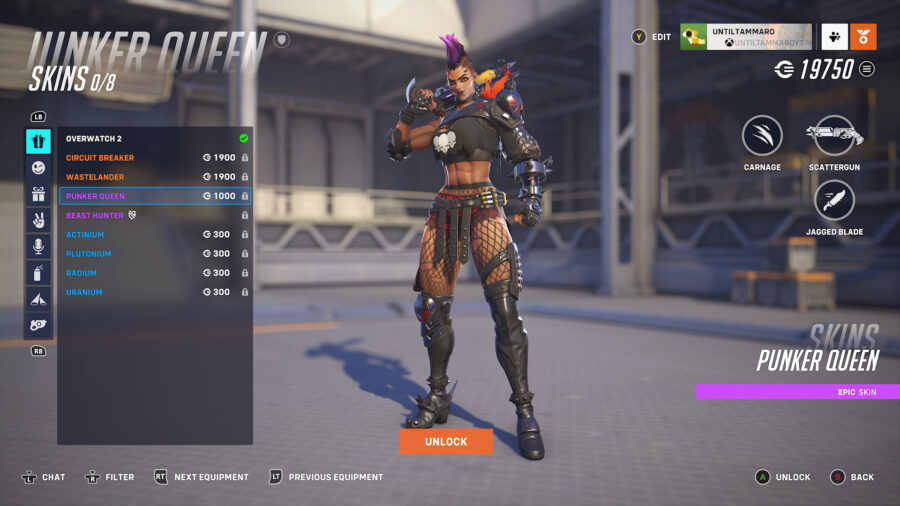Preview the Carnage ability icon

click(x=762, y=136)
